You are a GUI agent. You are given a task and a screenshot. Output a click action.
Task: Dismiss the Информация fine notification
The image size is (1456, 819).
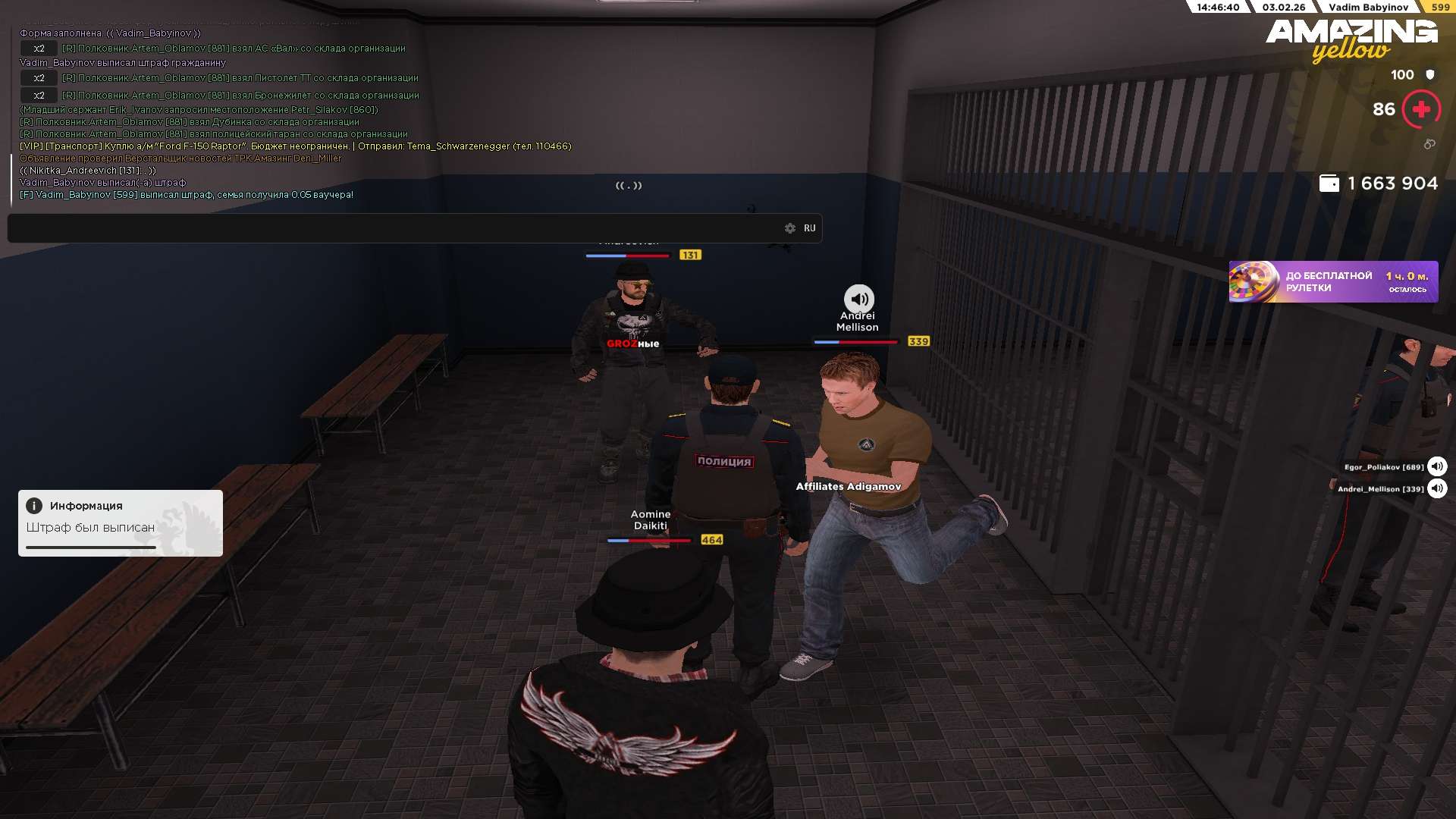(120, 522)
